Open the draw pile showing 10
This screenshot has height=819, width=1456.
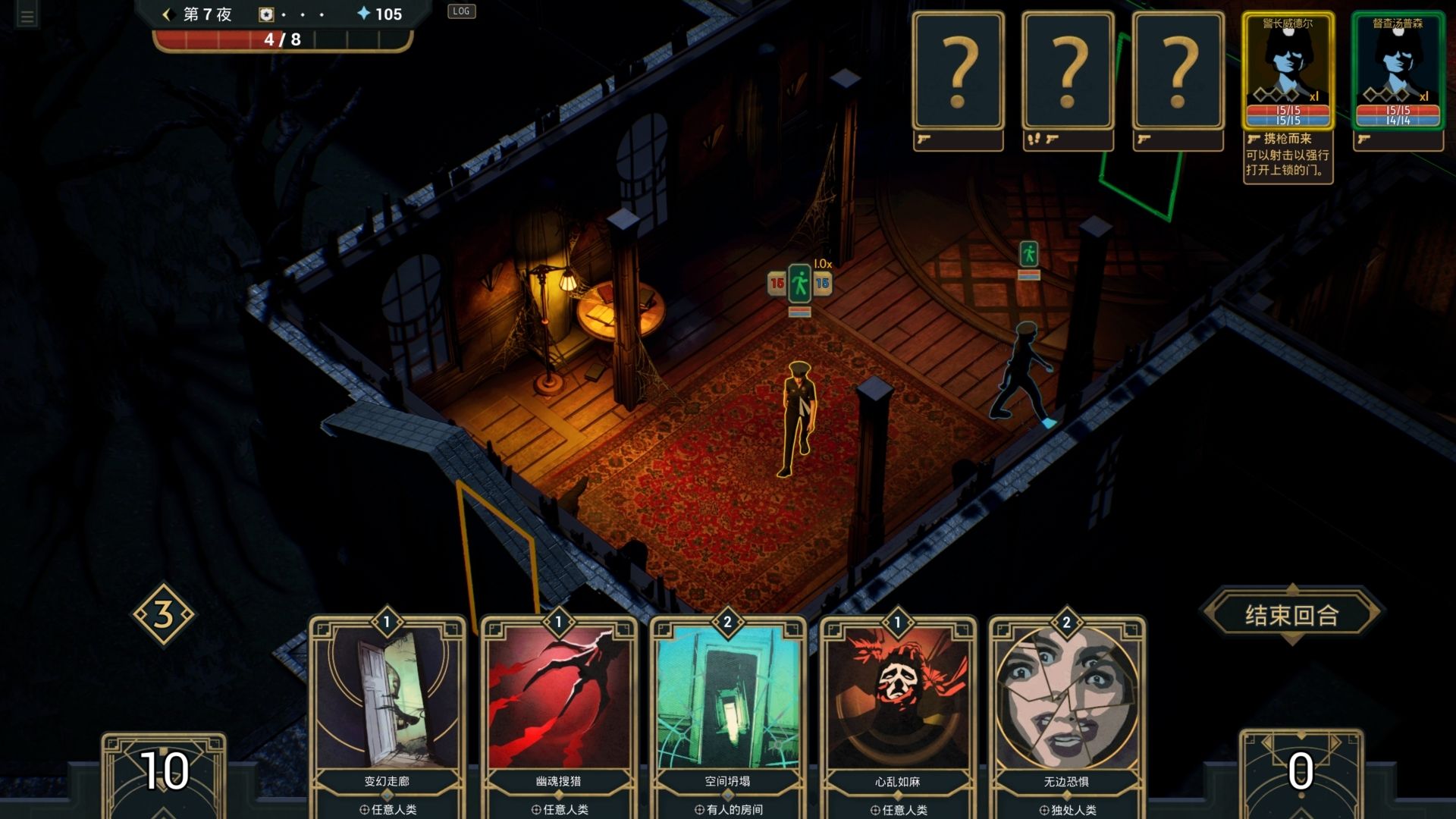pyautogui.click(x=164, y=772)
